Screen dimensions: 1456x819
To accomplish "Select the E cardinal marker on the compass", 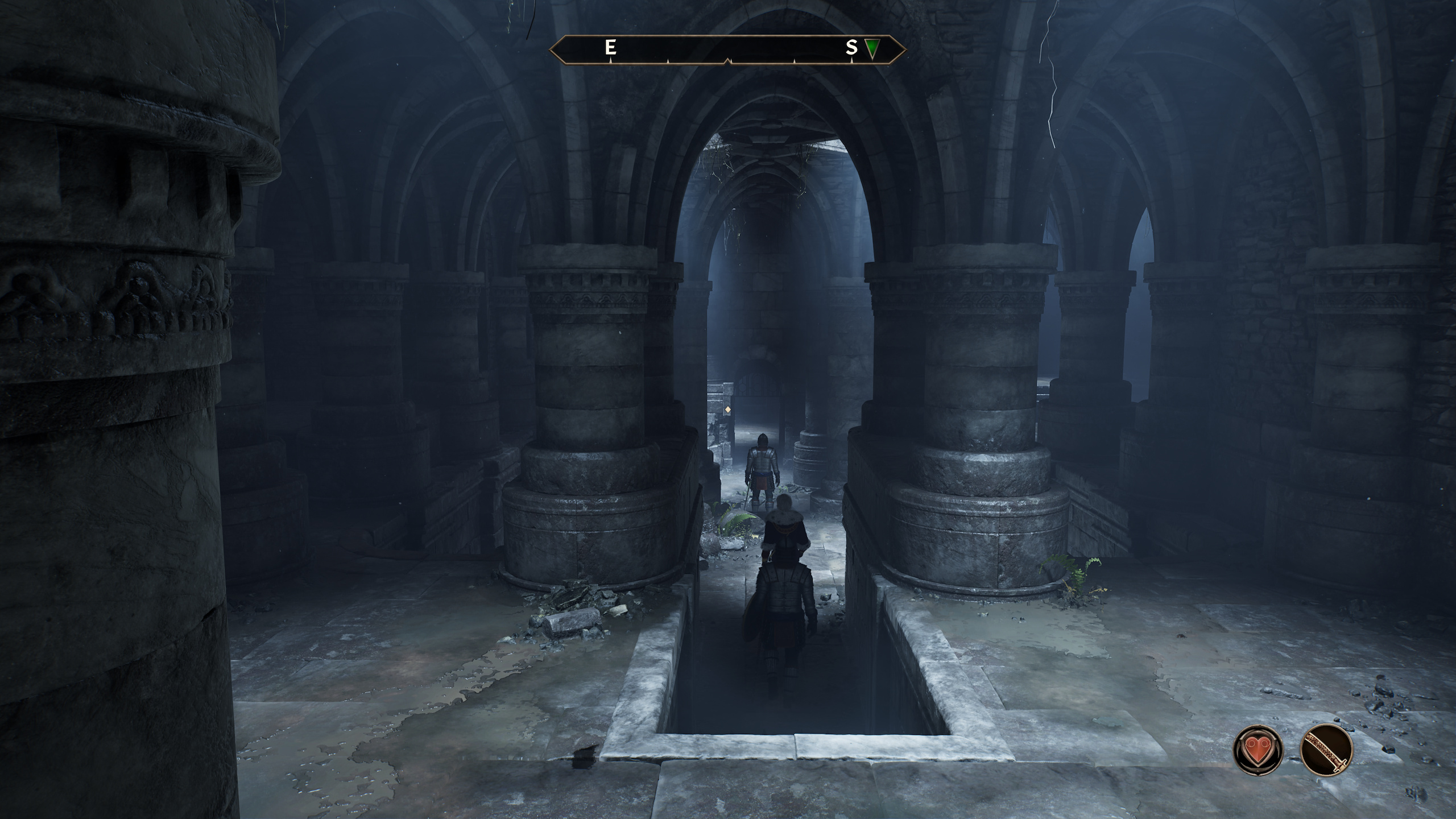I will (x=610, y=48).
